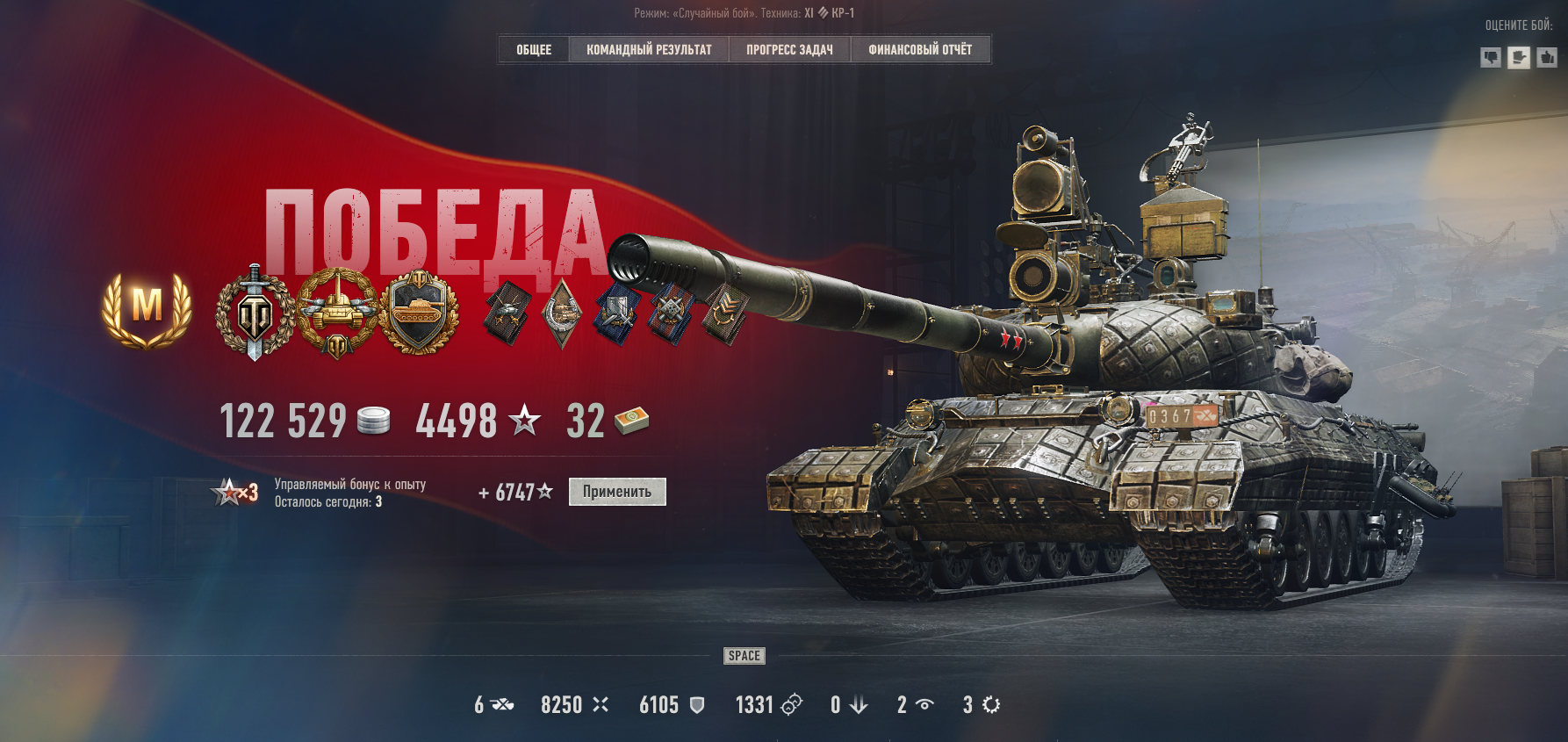The height and width of the screenshot is (742, 1568).
Task: Select the chevron ribbon award
Action: [x=725, y=313]
